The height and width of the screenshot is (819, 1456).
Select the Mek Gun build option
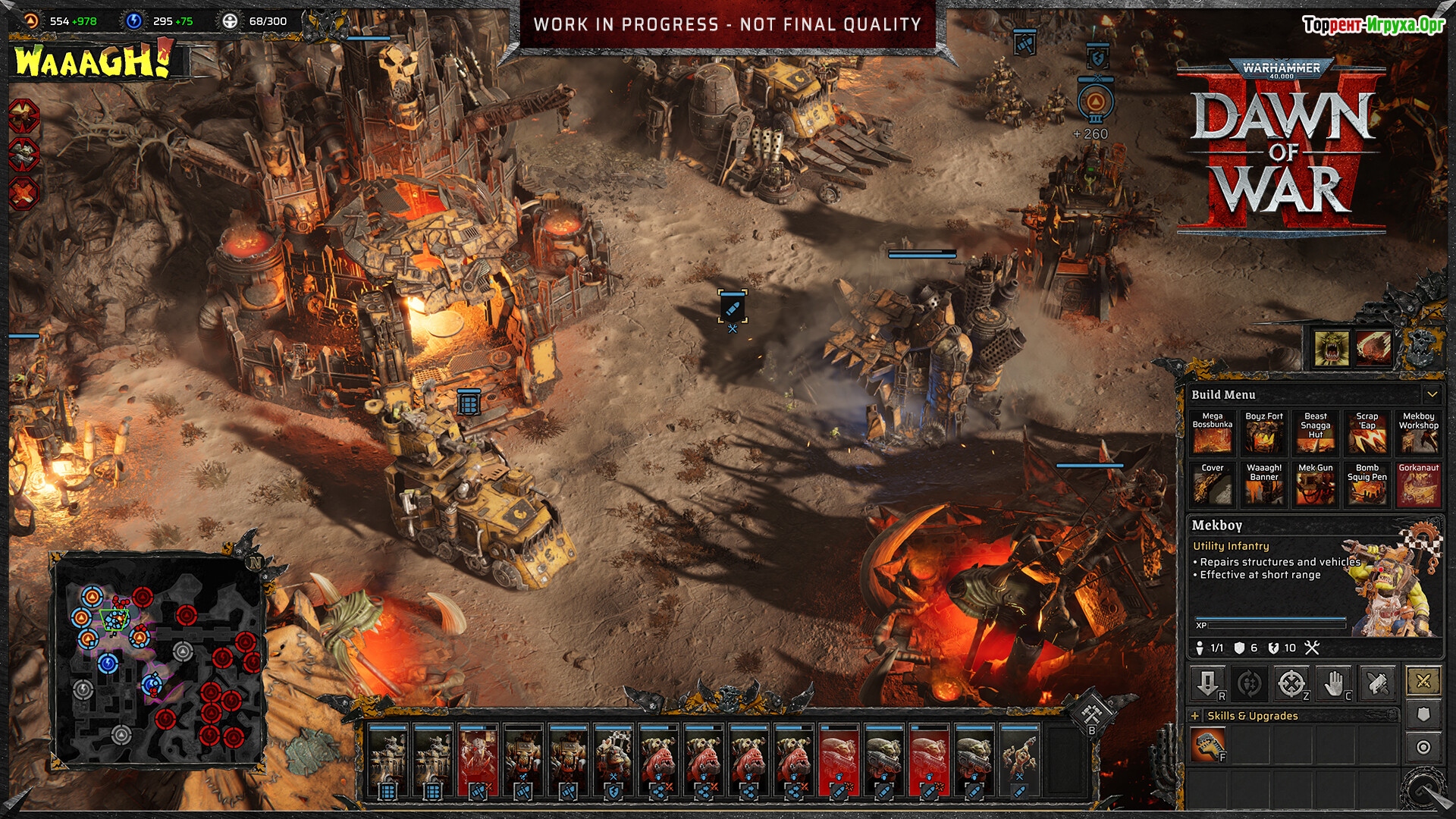click(1315, 485)
